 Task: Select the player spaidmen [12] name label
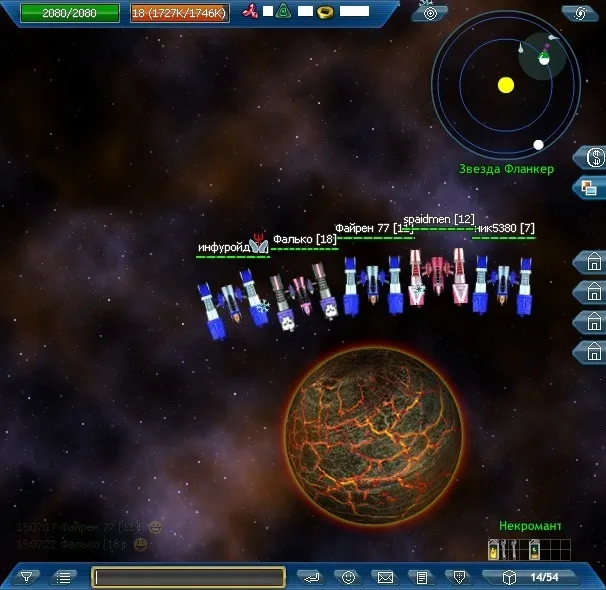[438, 219]
